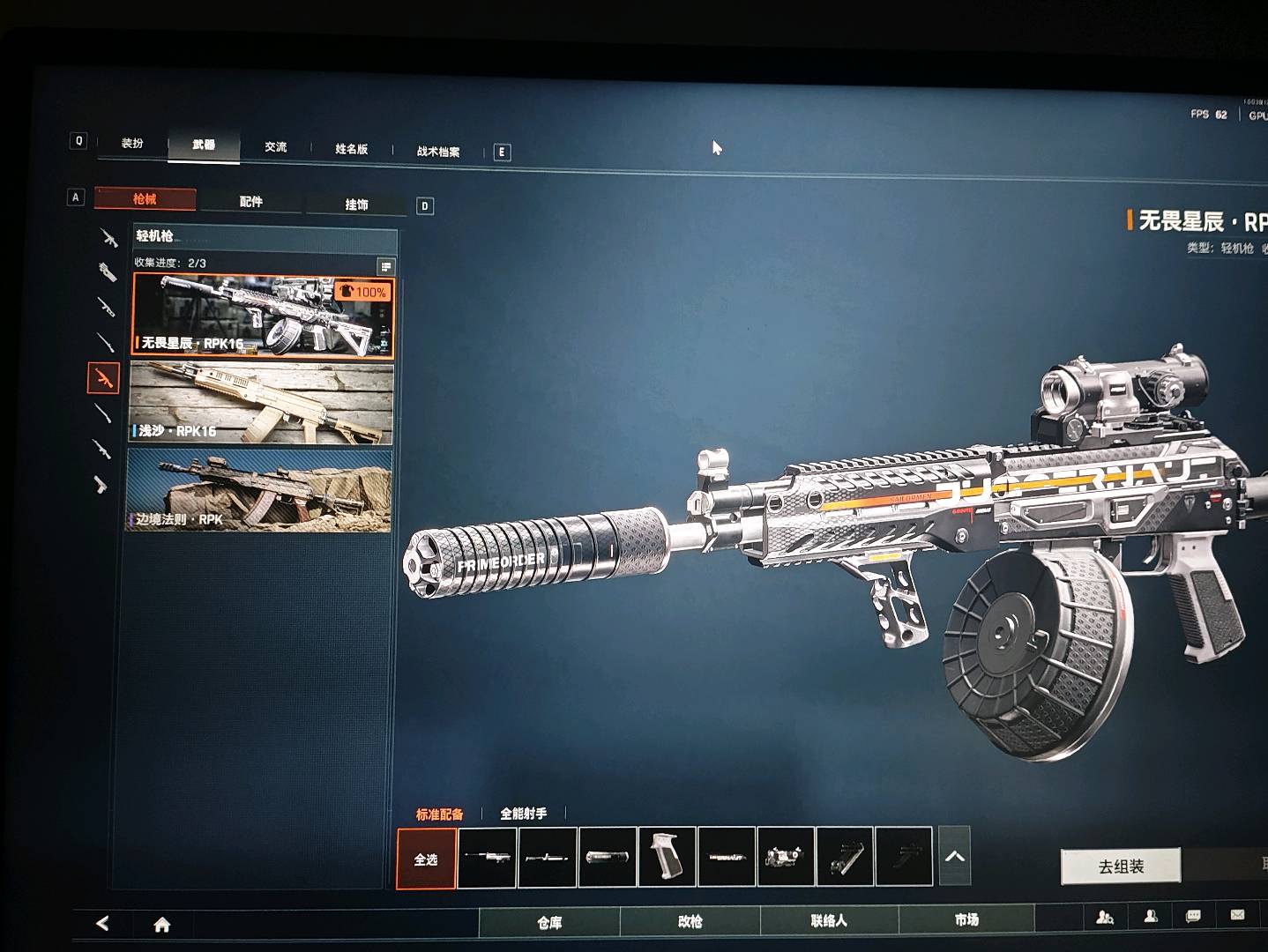Expand the attachment row with the up arrow
The width and height of the screenshot is (1268, 952).
tap(955, 856)
